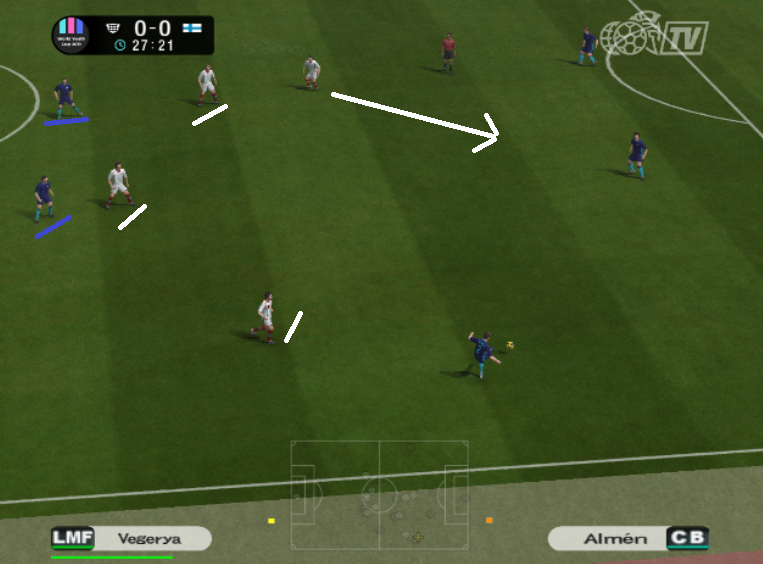Viewport: 763px width, 564px height.
Task: Click the pitch radar minimap
Action: (379, 494)
